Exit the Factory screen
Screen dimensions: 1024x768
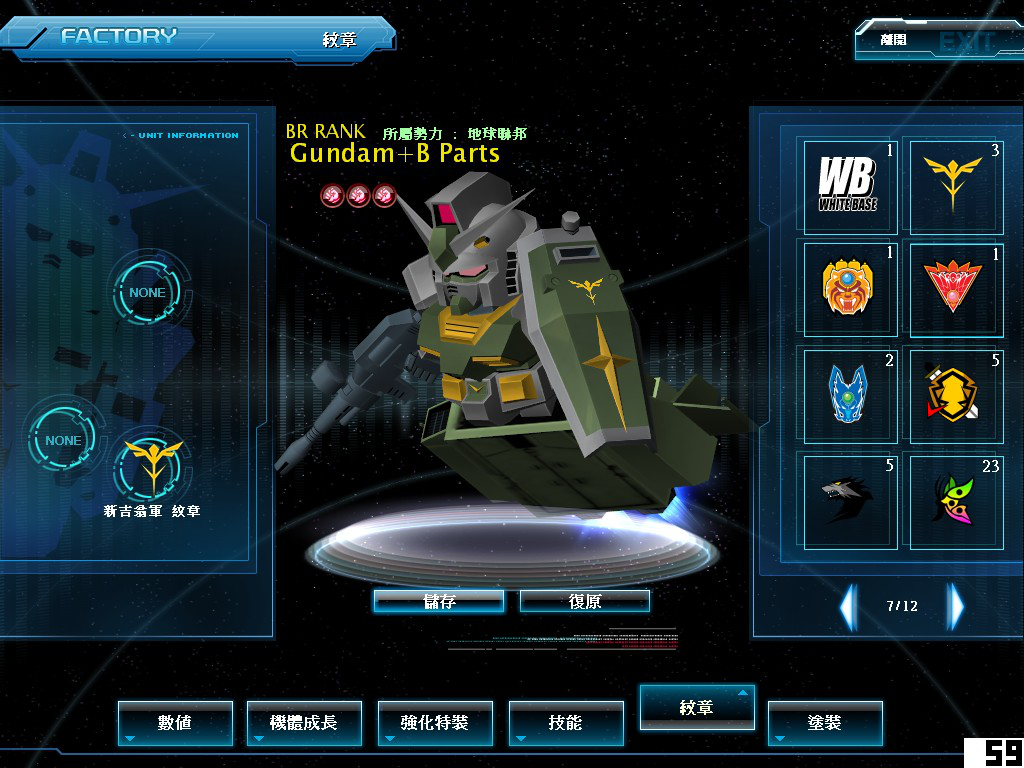pos(937,41)
